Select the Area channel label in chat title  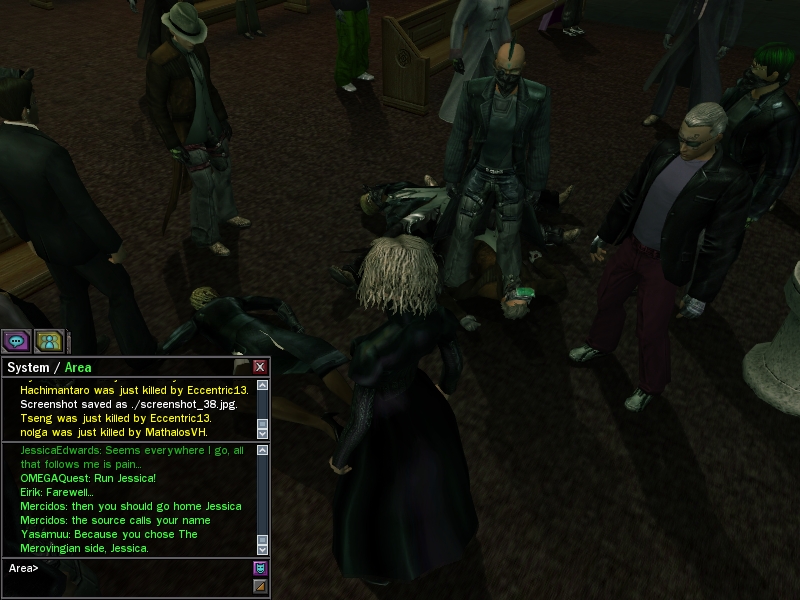pyautogui.click(x=78, y=368)
